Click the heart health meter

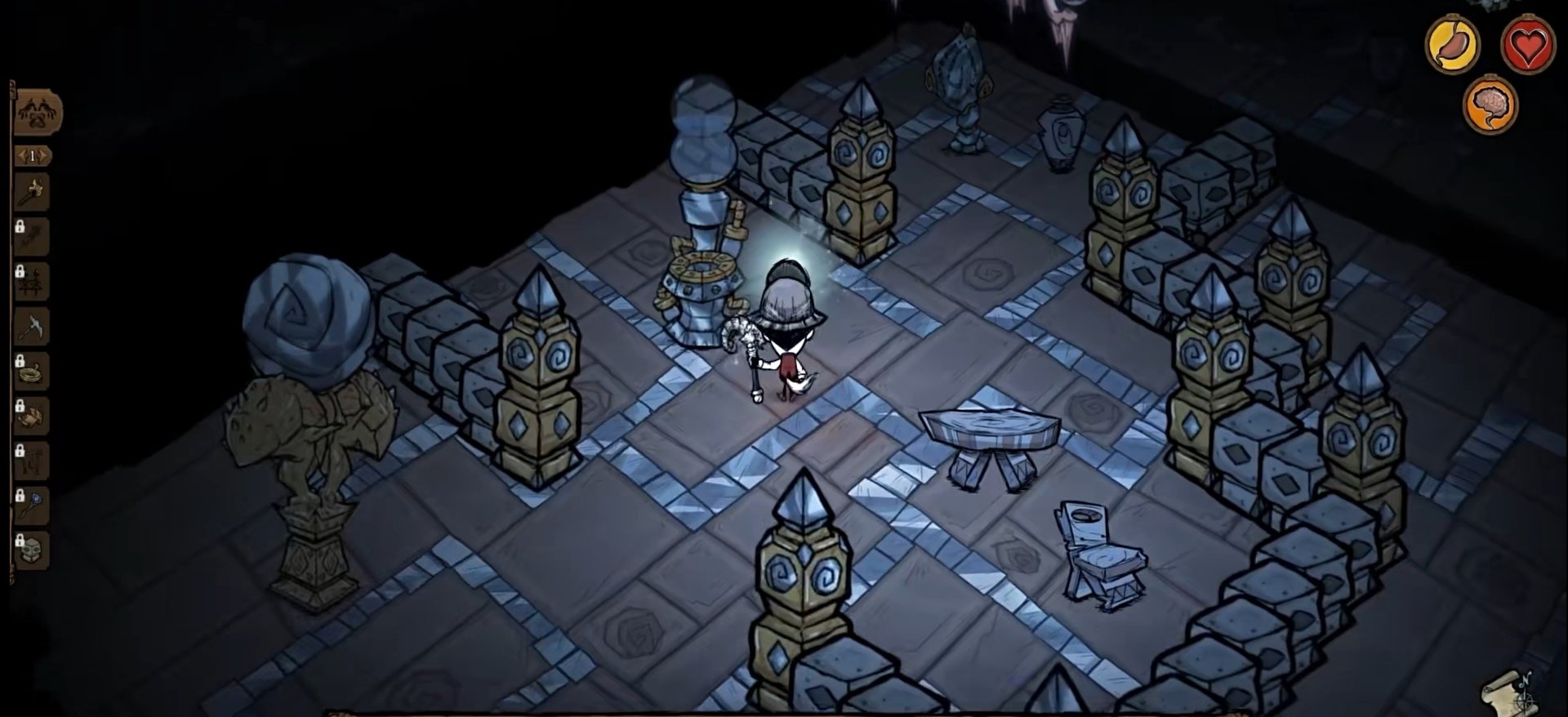coord(1526,45)
